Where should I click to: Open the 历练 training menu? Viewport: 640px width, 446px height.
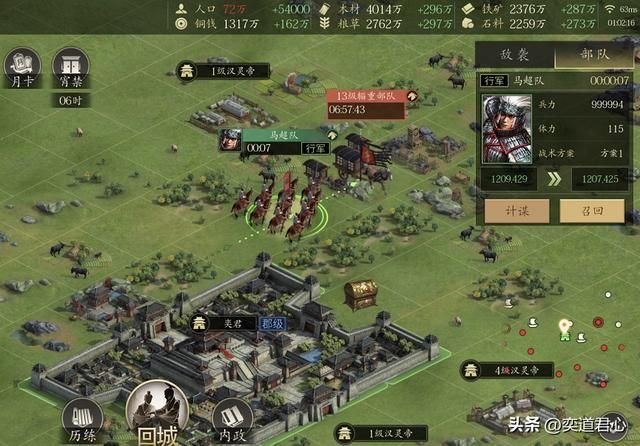click(83, 421)
